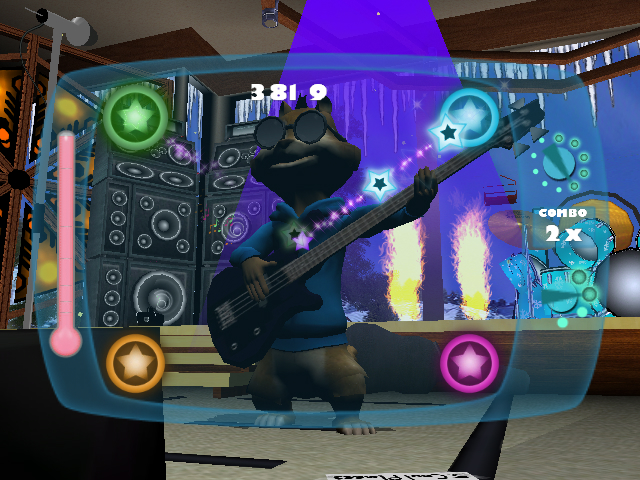Tap the pink star target
This screenshot has width=640, height=480.
click(x=469, y=361)
